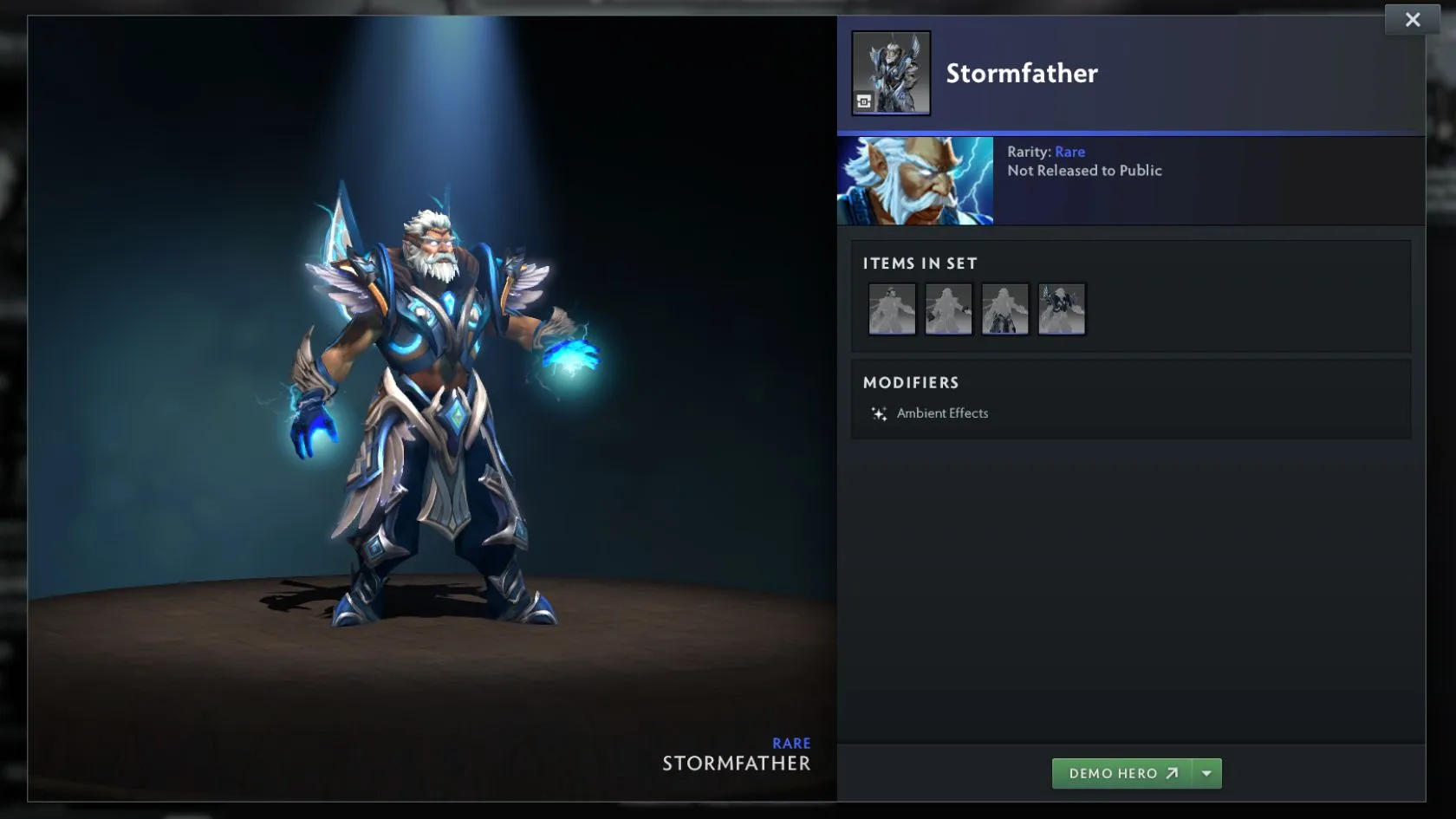
Task: Choose the arms item in the set
Action: click(948, 309)
